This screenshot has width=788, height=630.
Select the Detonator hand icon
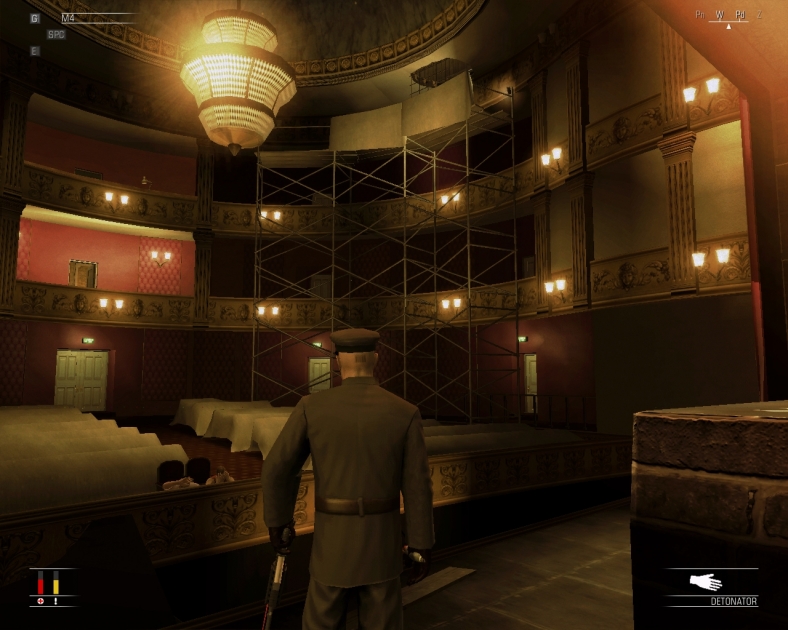coord(706,581)
